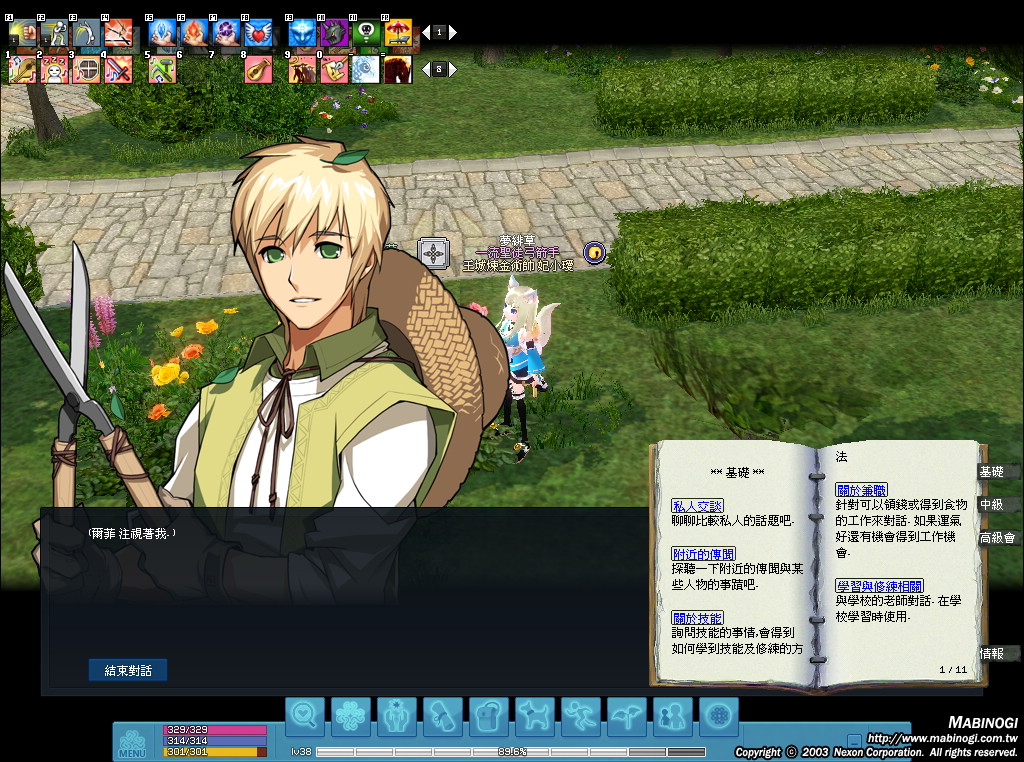Open the backpack inventory from the bottom bar
This screenshot has width=1024, height=762.
pos(488,716)
